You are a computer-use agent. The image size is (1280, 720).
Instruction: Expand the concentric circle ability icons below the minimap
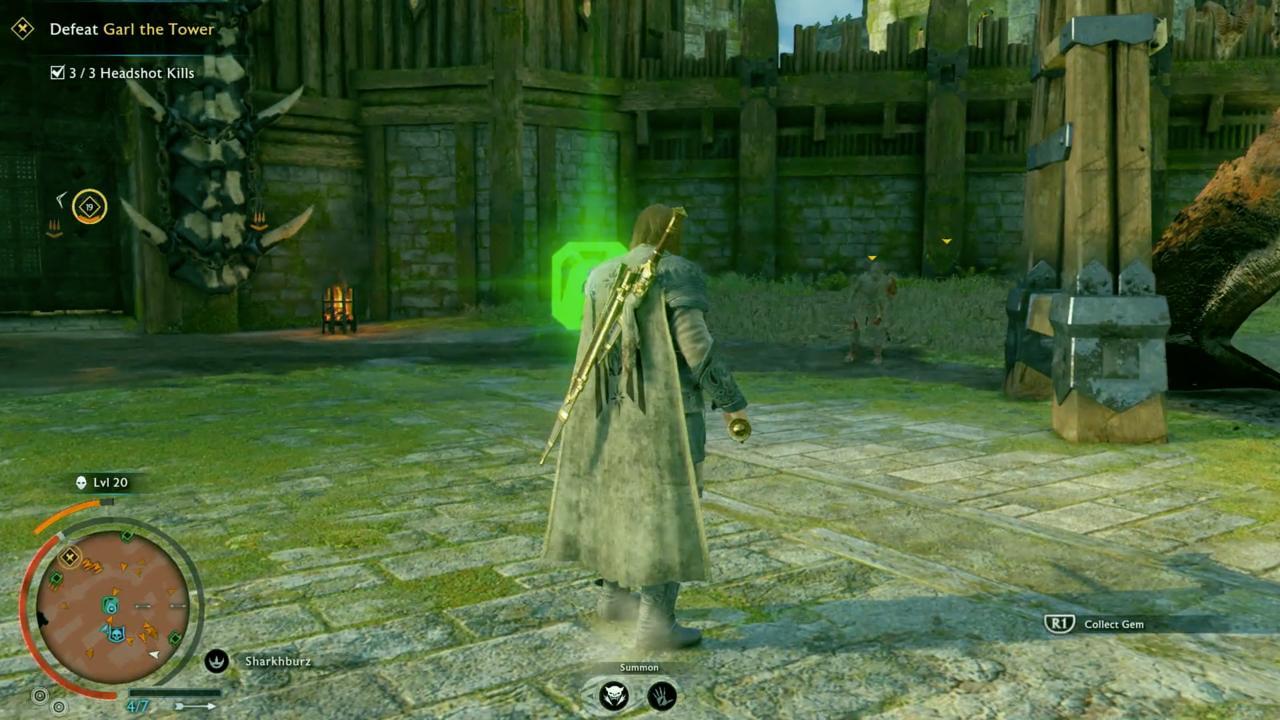[39, 697]
